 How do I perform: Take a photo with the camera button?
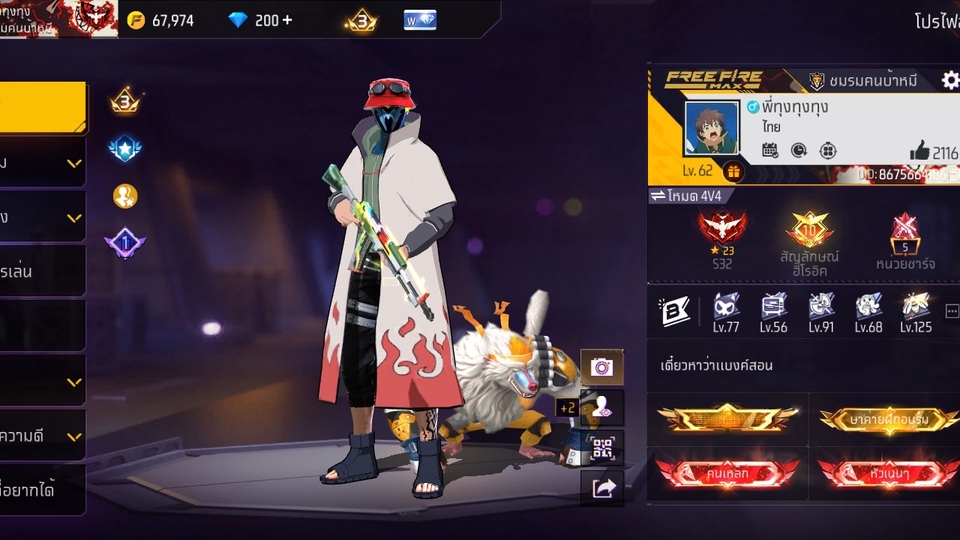tap(602, 367)
